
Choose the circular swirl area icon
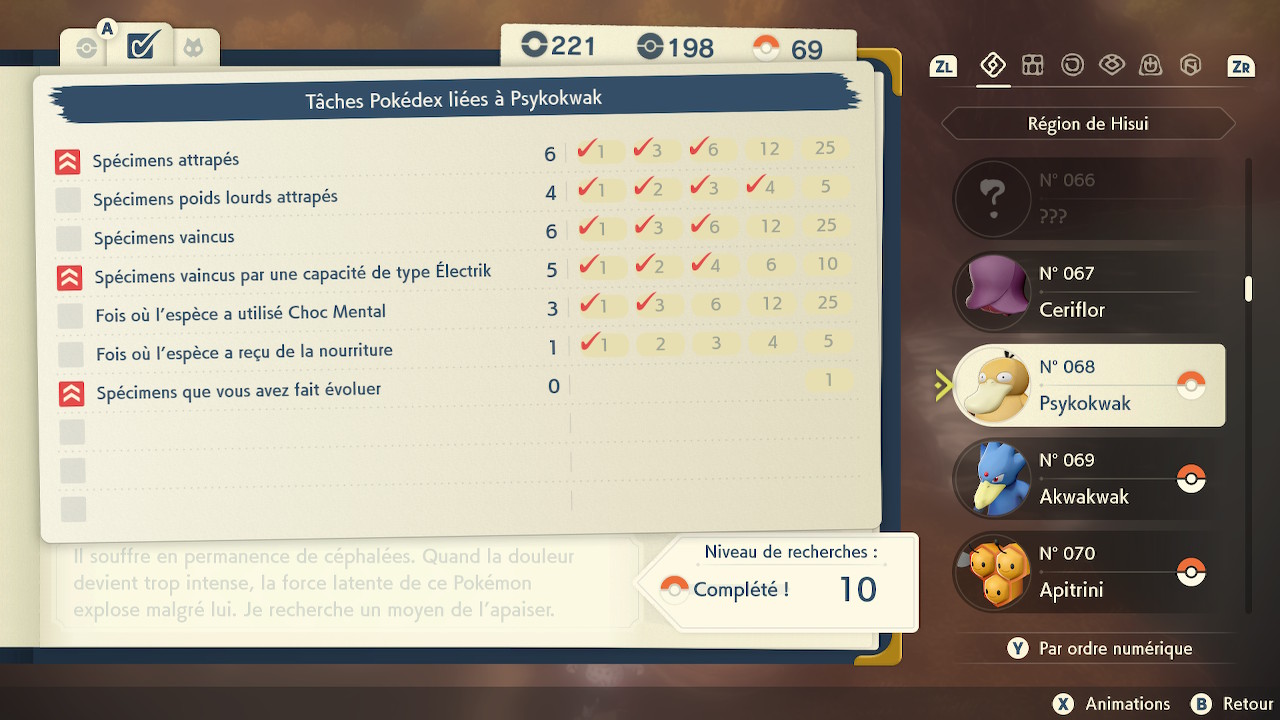click(1072, 66)
